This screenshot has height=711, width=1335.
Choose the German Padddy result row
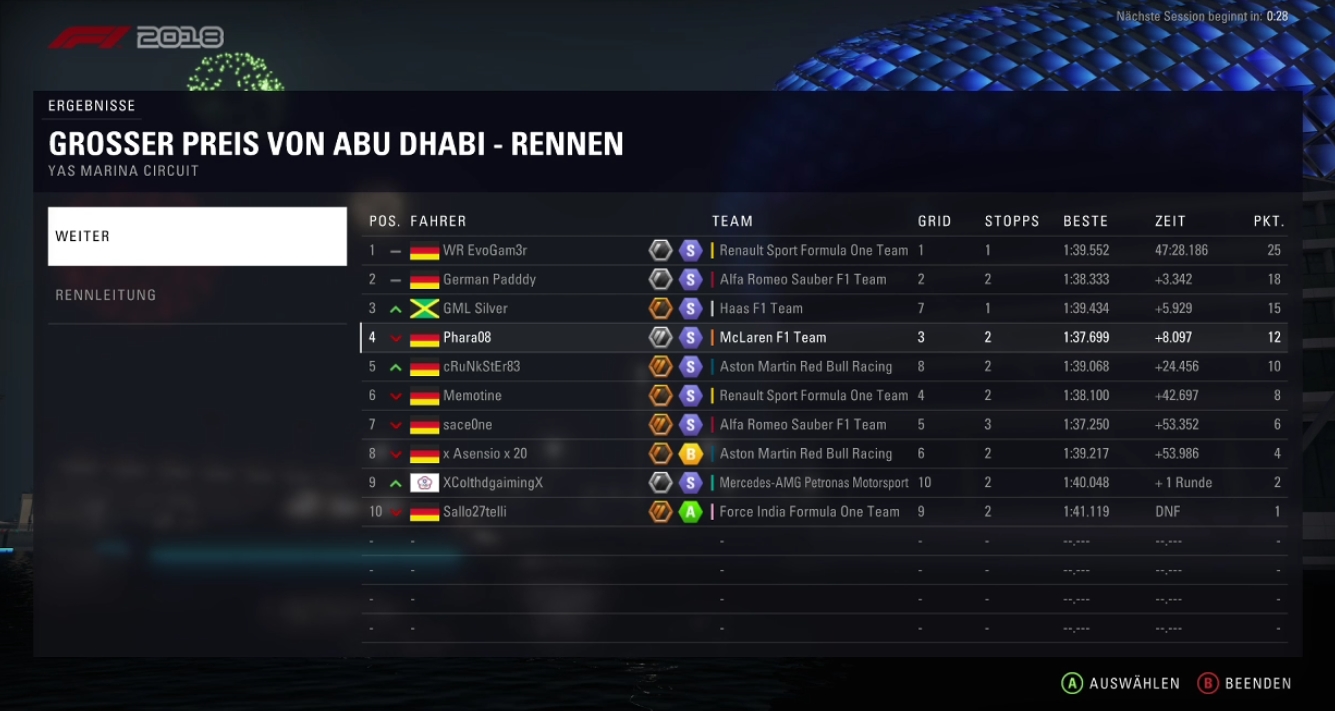pyautogui.click(x=823, y=279)
